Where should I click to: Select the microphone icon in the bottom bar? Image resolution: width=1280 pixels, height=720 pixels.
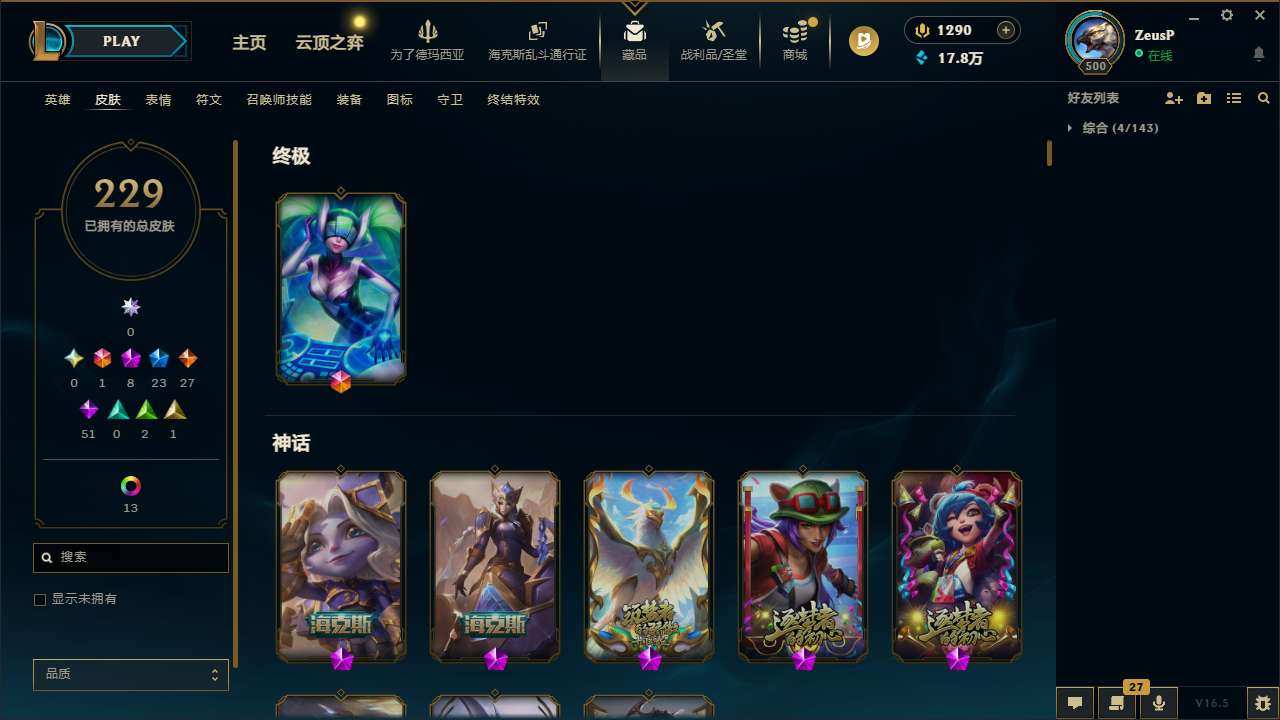pyautogui.click(x=1158, y=702)
